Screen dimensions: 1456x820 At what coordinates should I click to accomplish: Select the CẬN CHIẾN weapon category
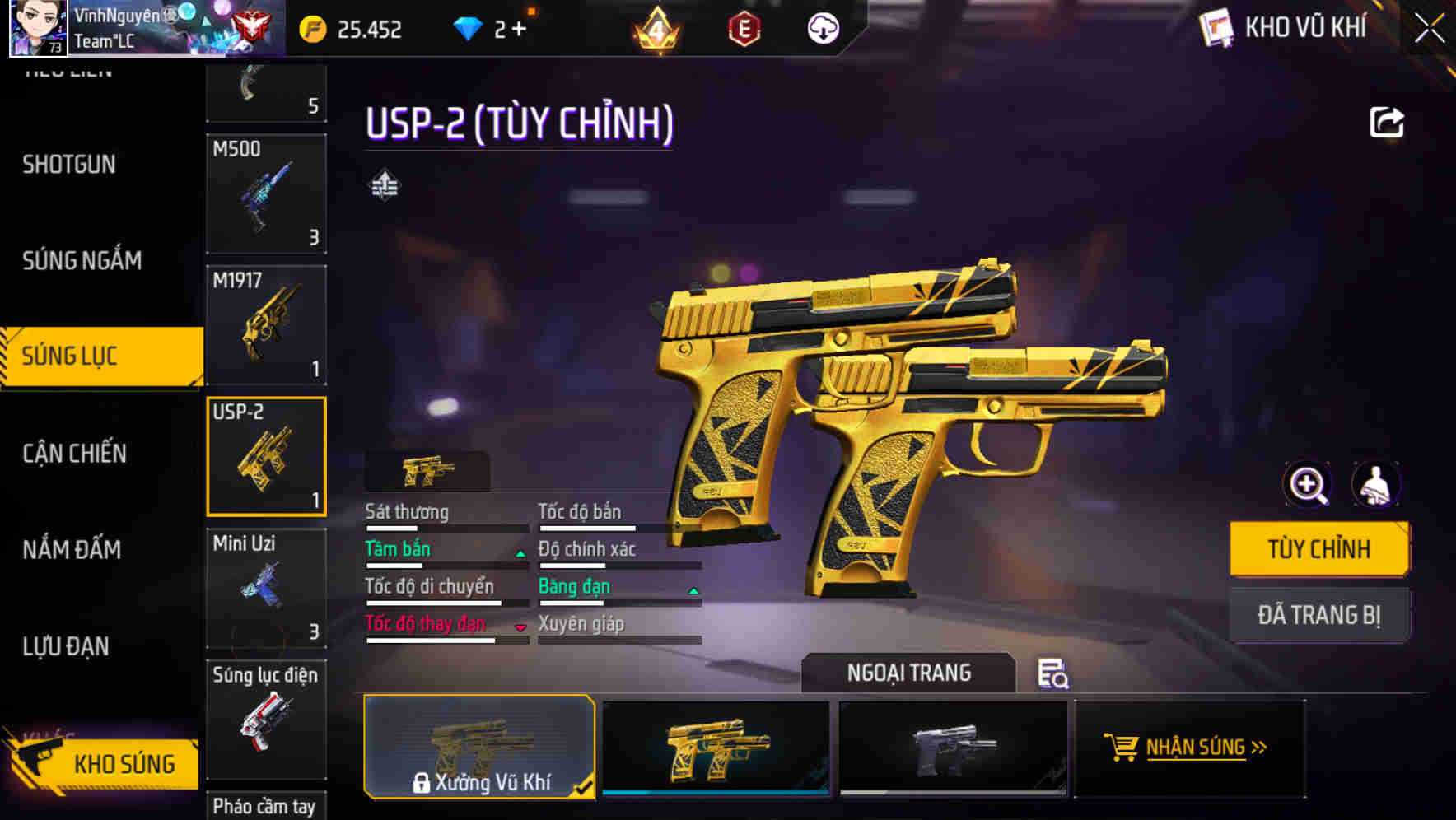pos(72,454)
